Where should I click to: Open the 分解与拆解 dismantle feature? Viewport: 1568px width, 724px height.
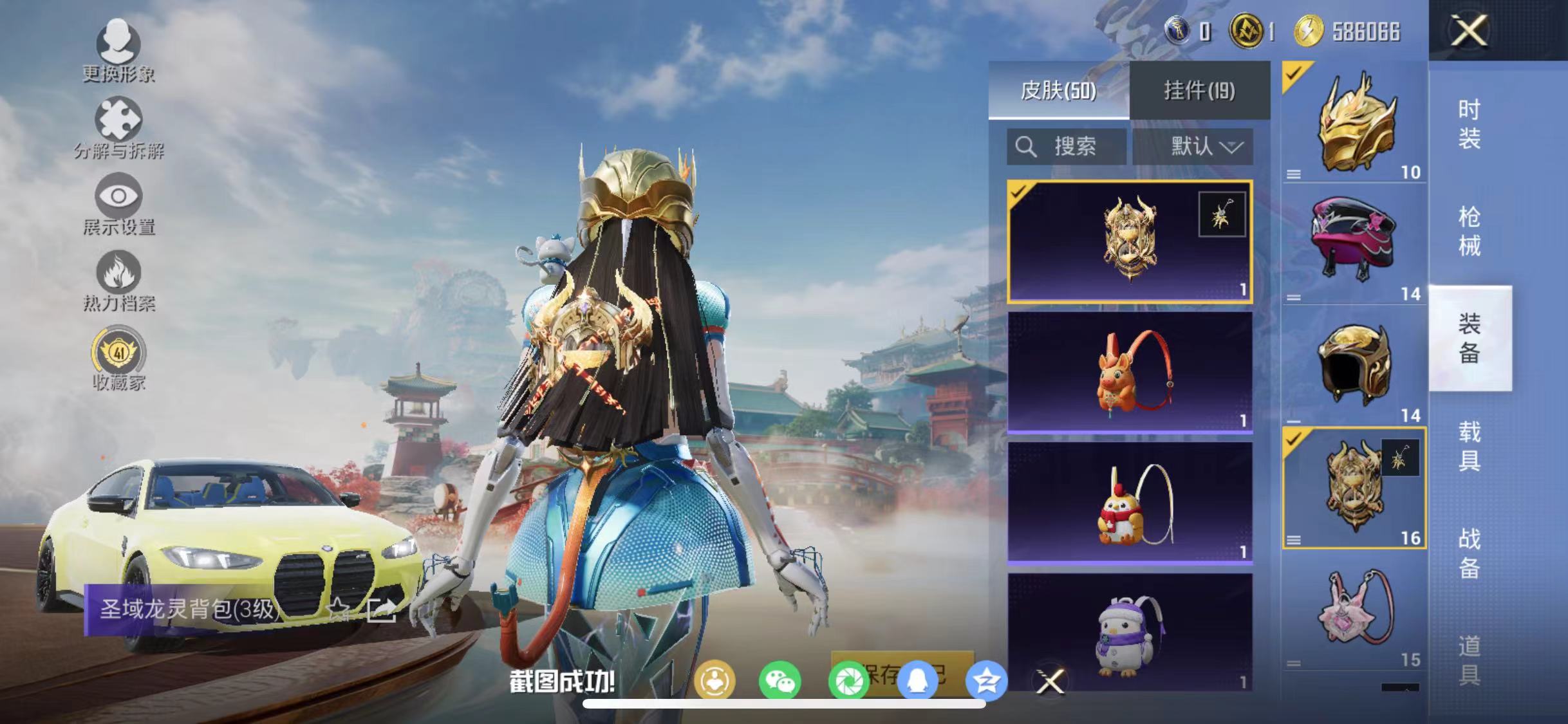(x=118, y=125)
